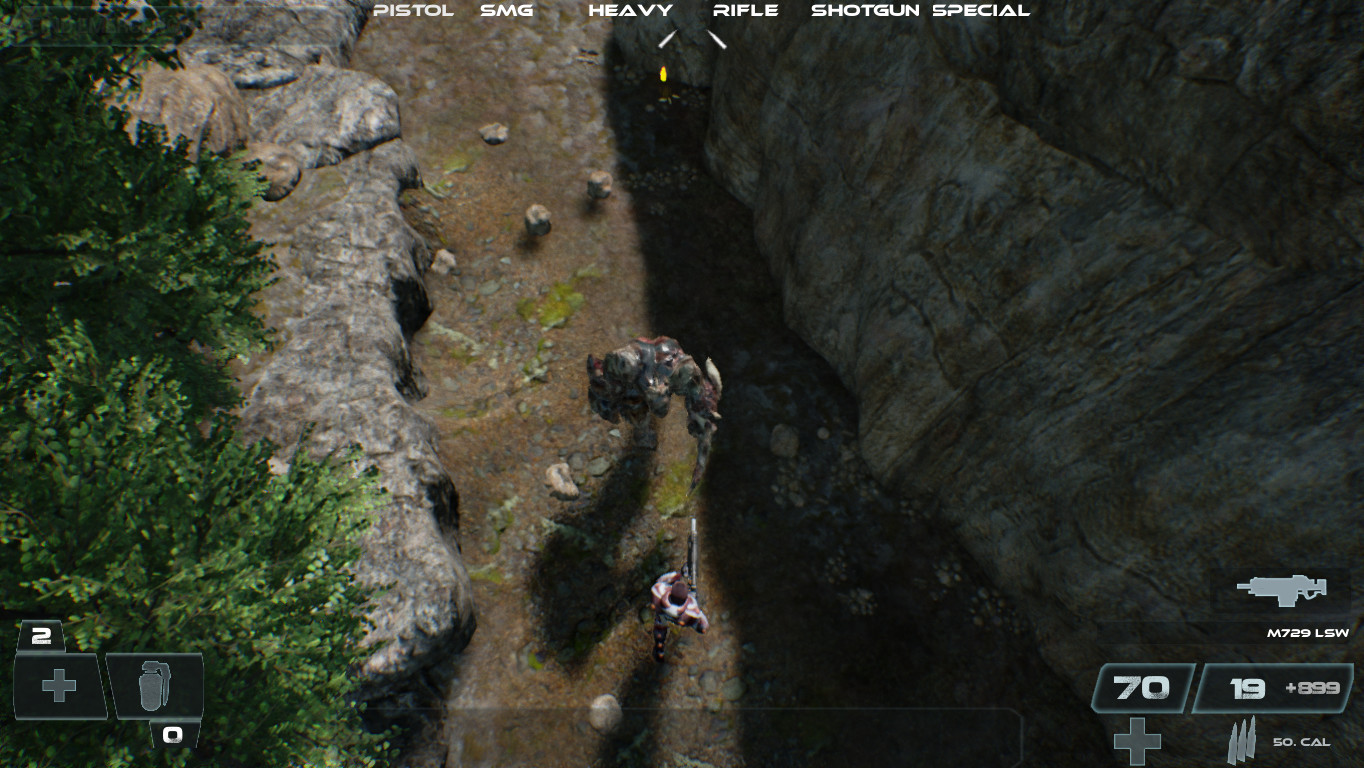Switch to the PISTOL weapon category
Image resolution: width=1364 pixels, height=768 pixels.
point(414,11)
